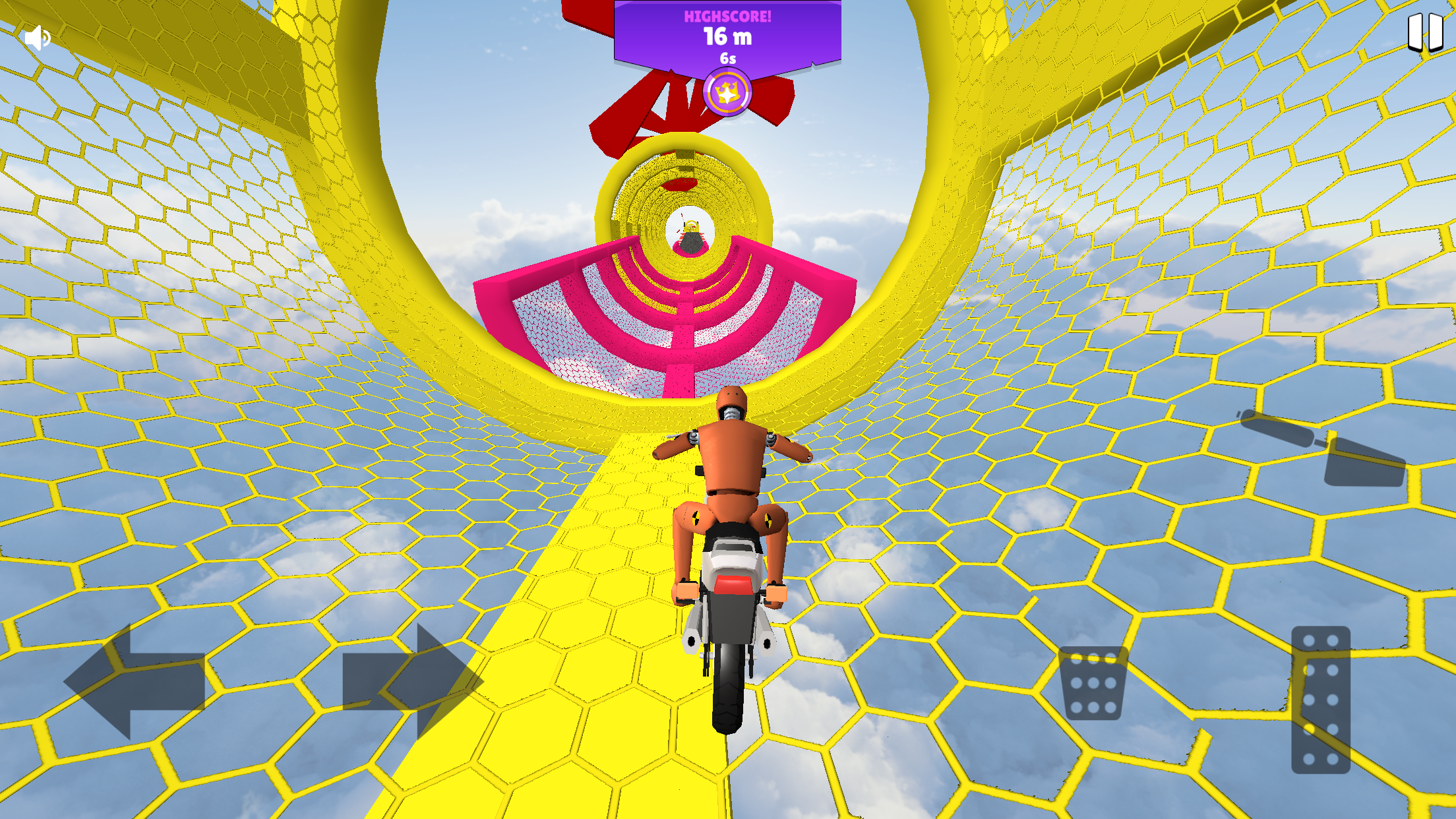
Task: Tap the 6s timer text
Action: point(727,58)
